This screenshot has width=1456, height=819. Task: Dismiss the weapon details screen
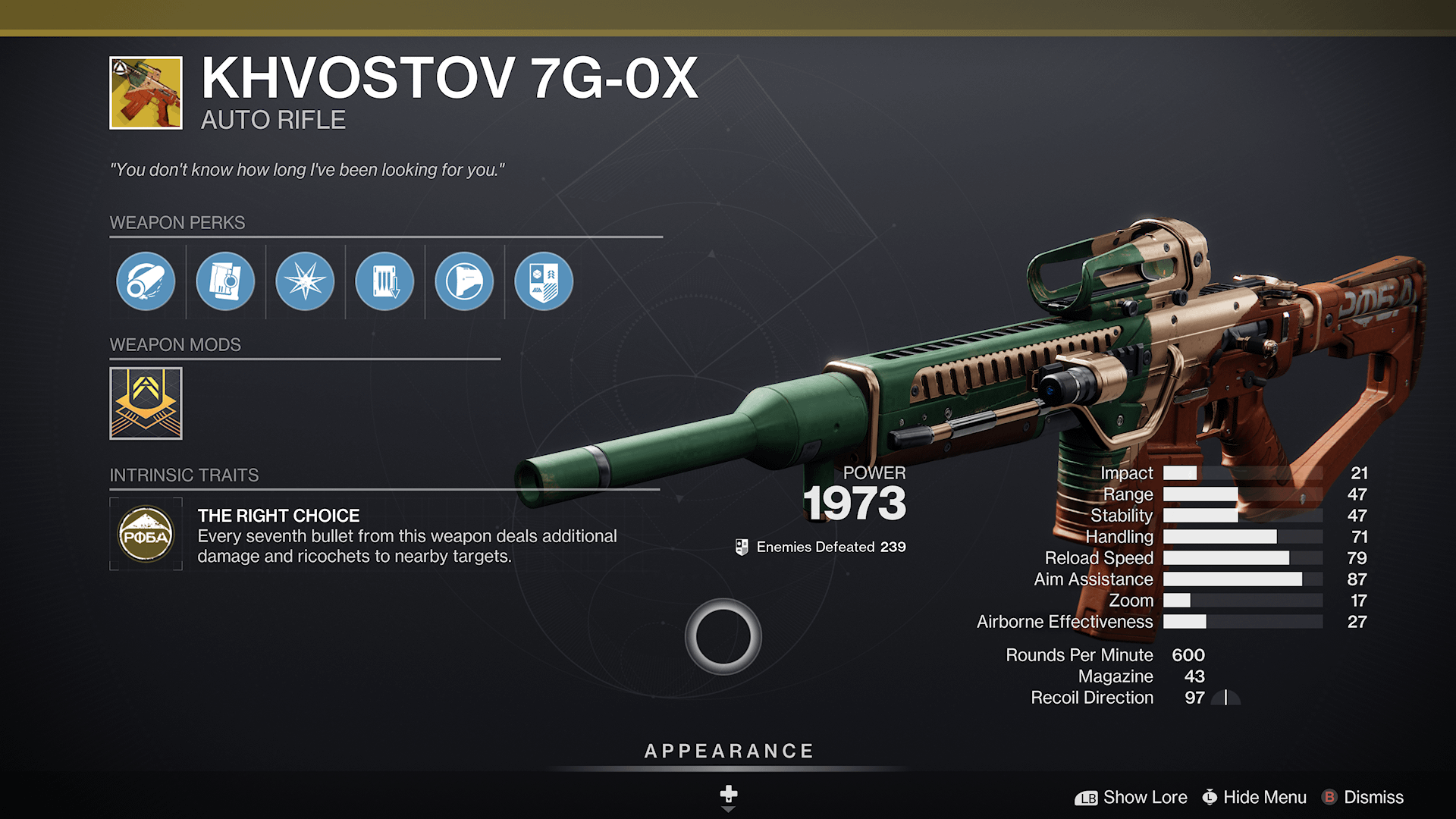1373,797
